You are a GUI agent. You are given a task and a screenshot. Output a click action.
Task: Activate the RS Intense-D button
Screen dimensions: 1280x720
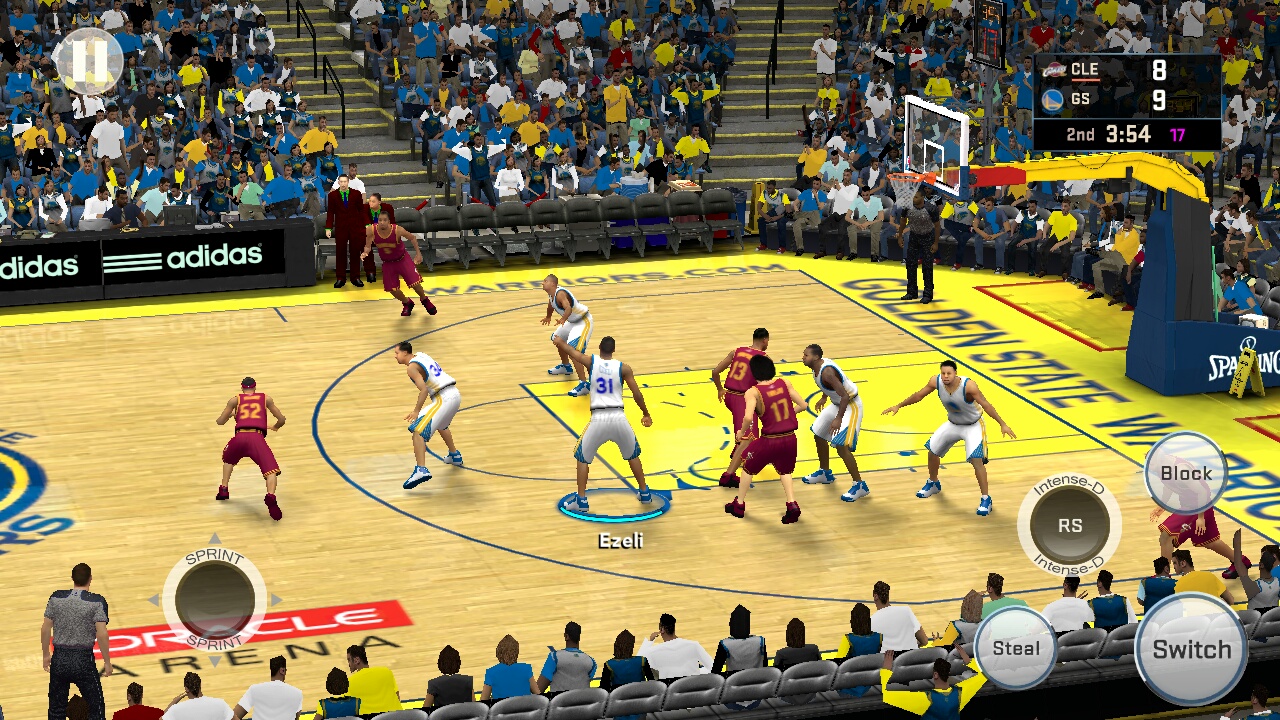(x=1069, y=525)
